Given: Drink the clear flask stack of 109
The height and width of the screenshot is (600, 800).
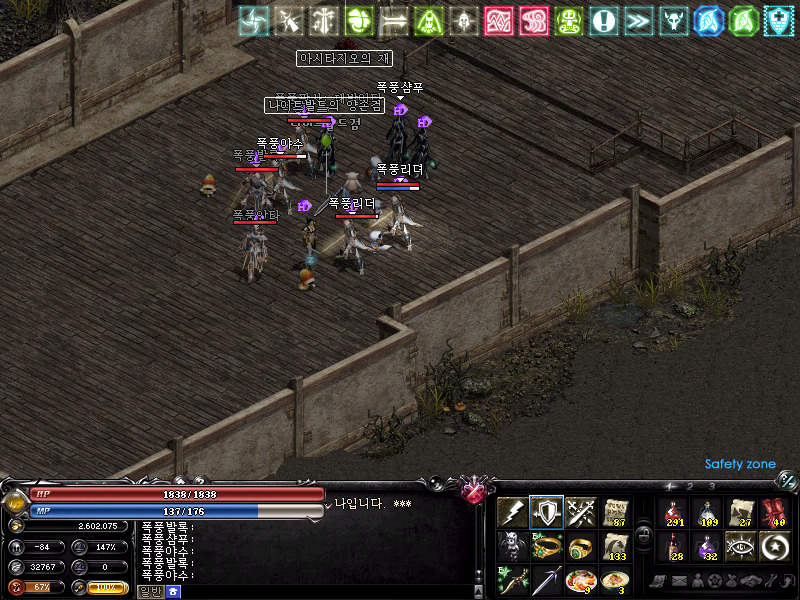Looking at the screenshot, I should 706,512.
